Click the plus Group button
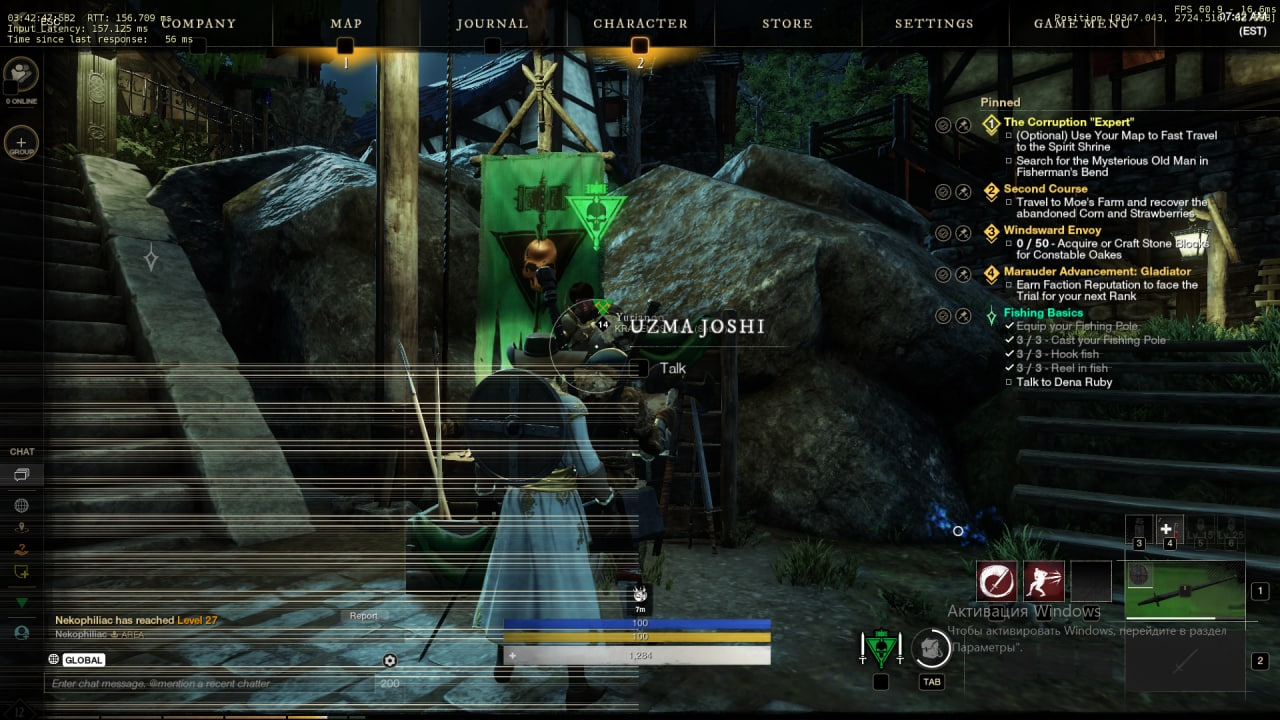This screenshot has width=1280, height=720. point(21,143)
